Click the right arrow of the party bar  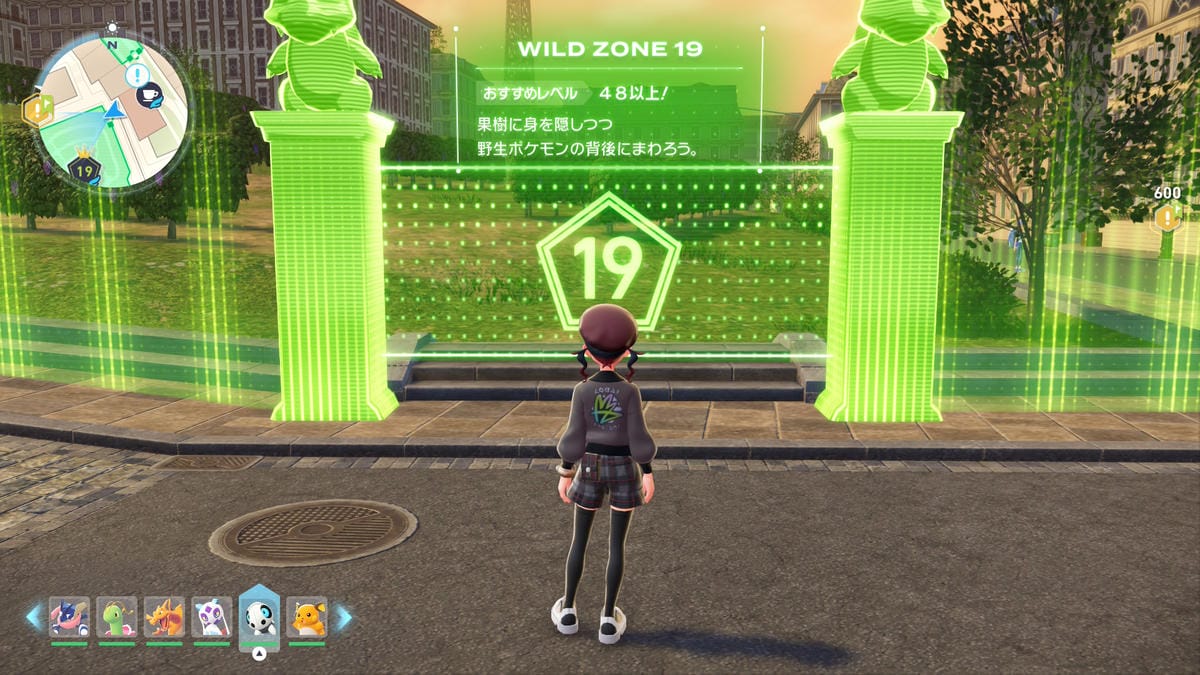coord(342,617)
